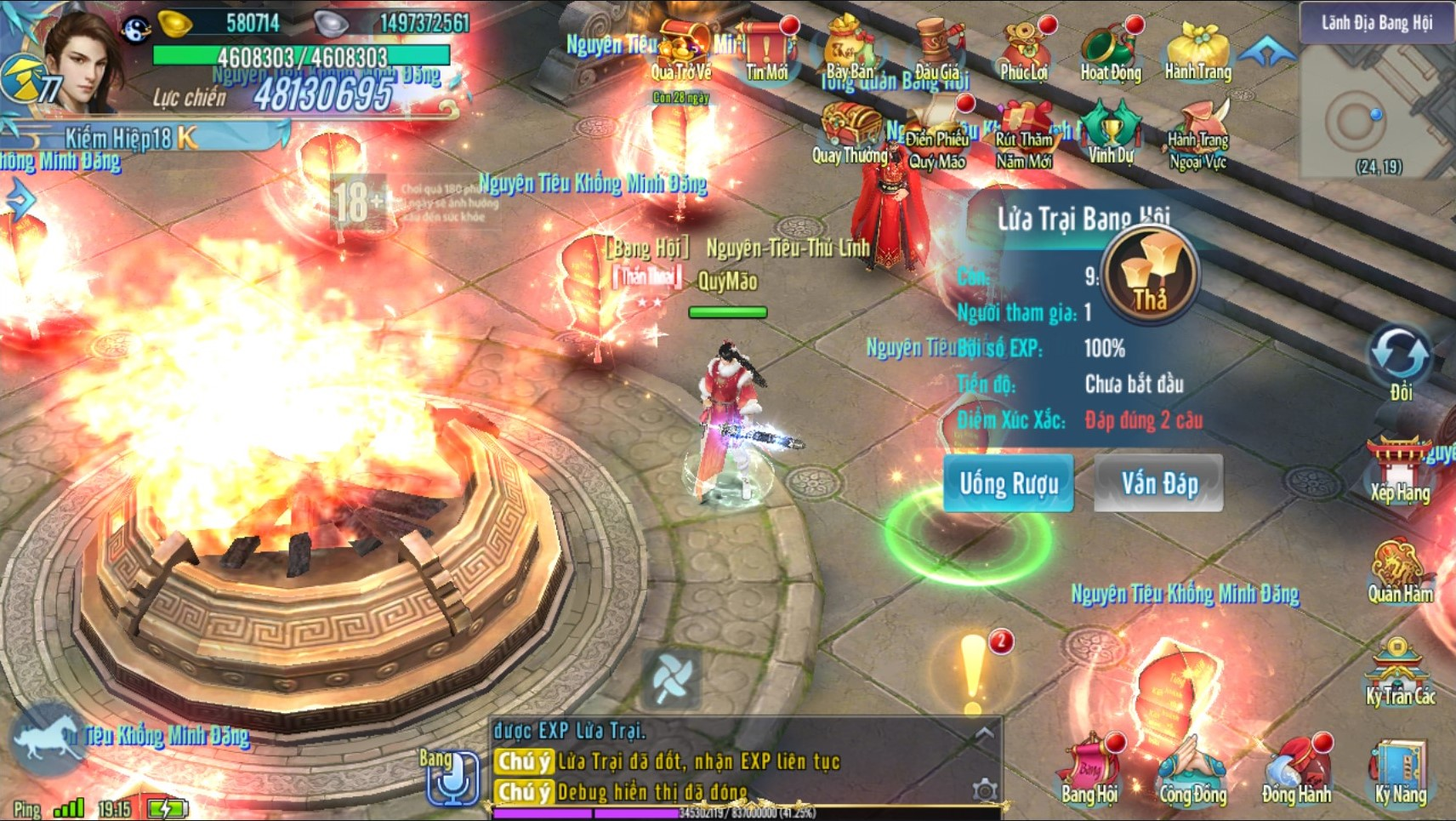This screenshot has height=821, width=1456.
Task: Click the guild territory minimap
Action: click(x=1376, y=111)
